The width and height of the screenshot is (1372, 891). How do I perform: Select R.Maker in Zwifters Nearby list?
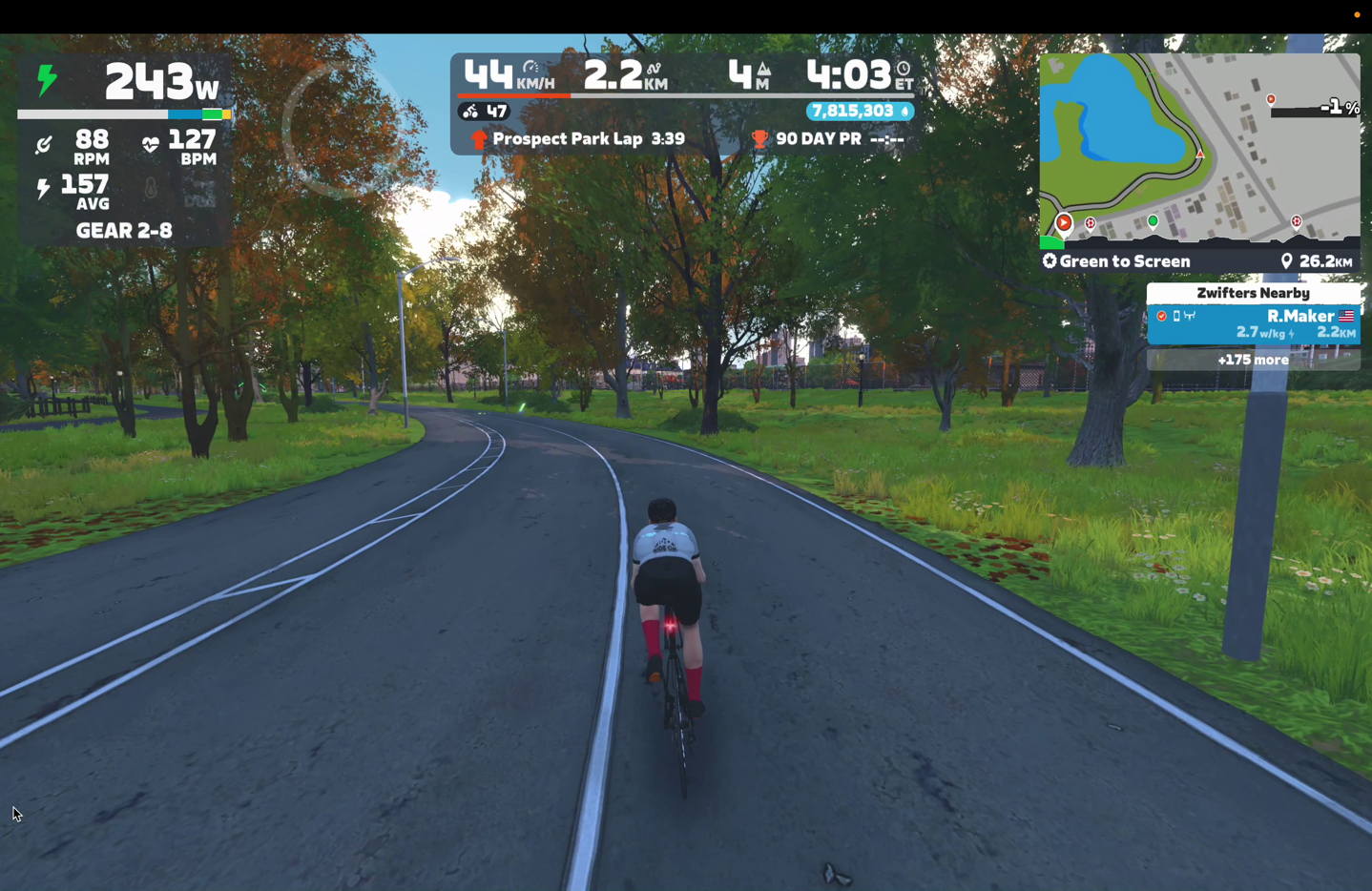[1253, 323]
